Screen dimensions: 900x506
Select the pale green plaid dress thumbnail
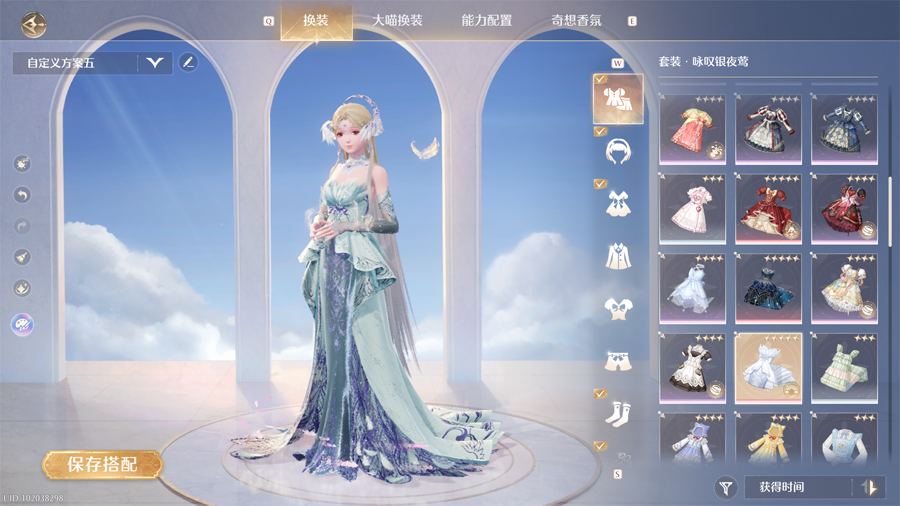[844, 367]
